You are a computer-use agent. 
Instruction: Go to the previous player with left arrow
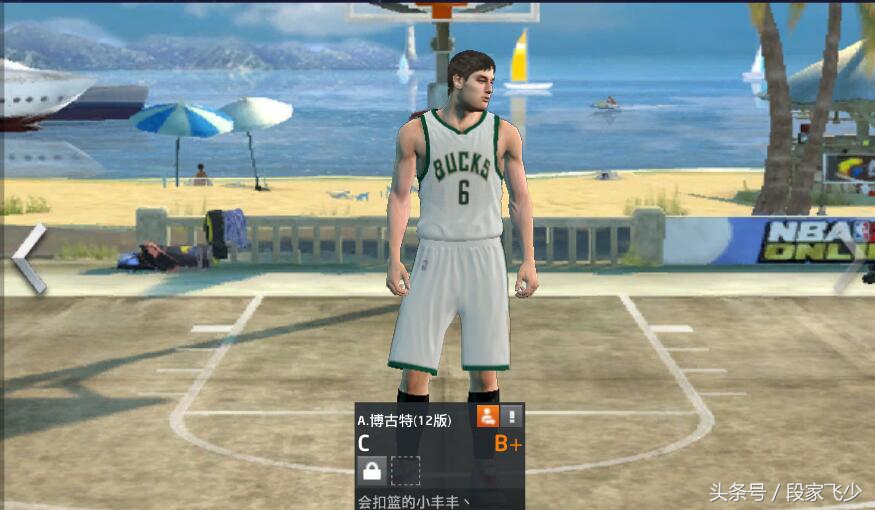[29, 259]
